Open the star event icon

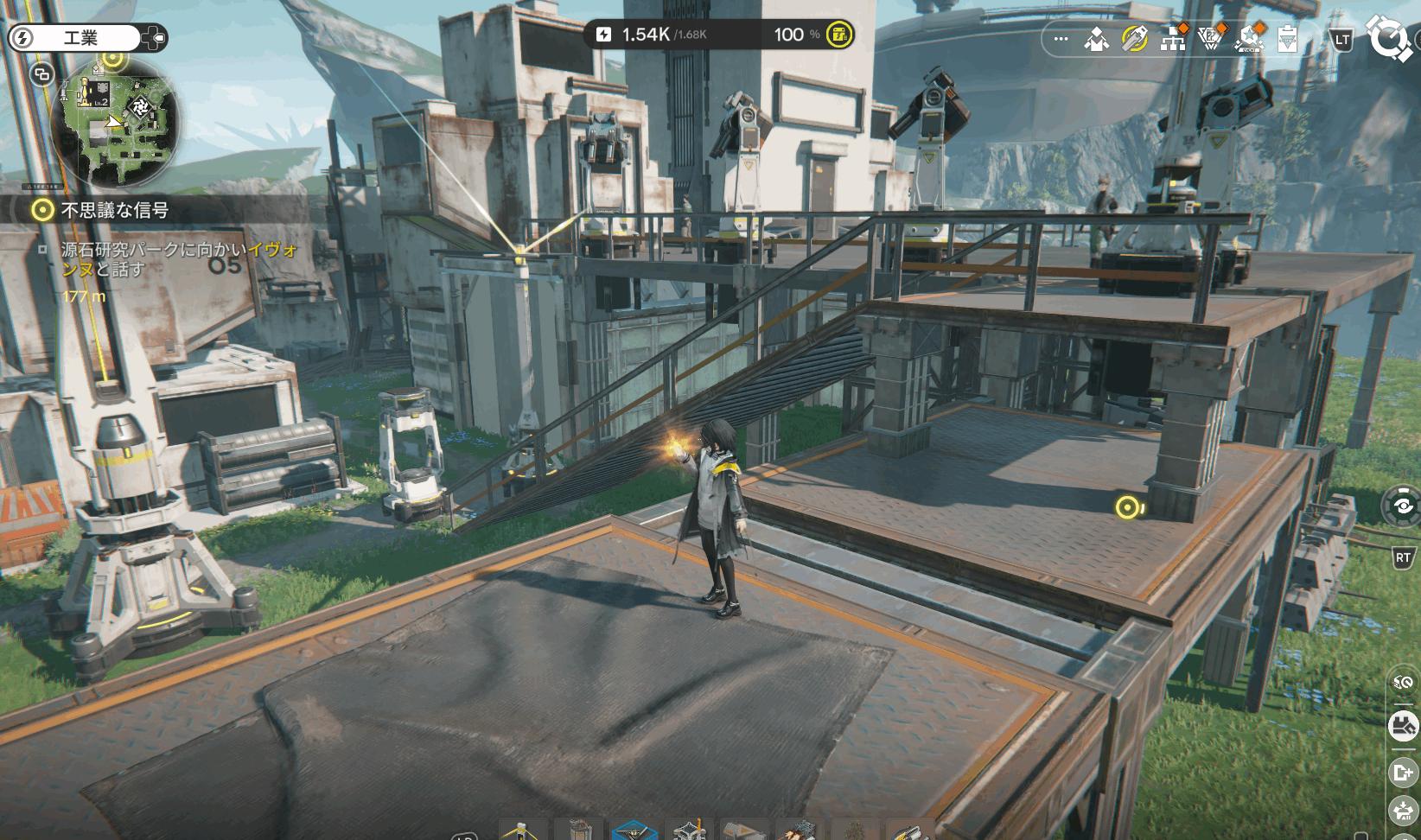click(x=1250, y=39)
